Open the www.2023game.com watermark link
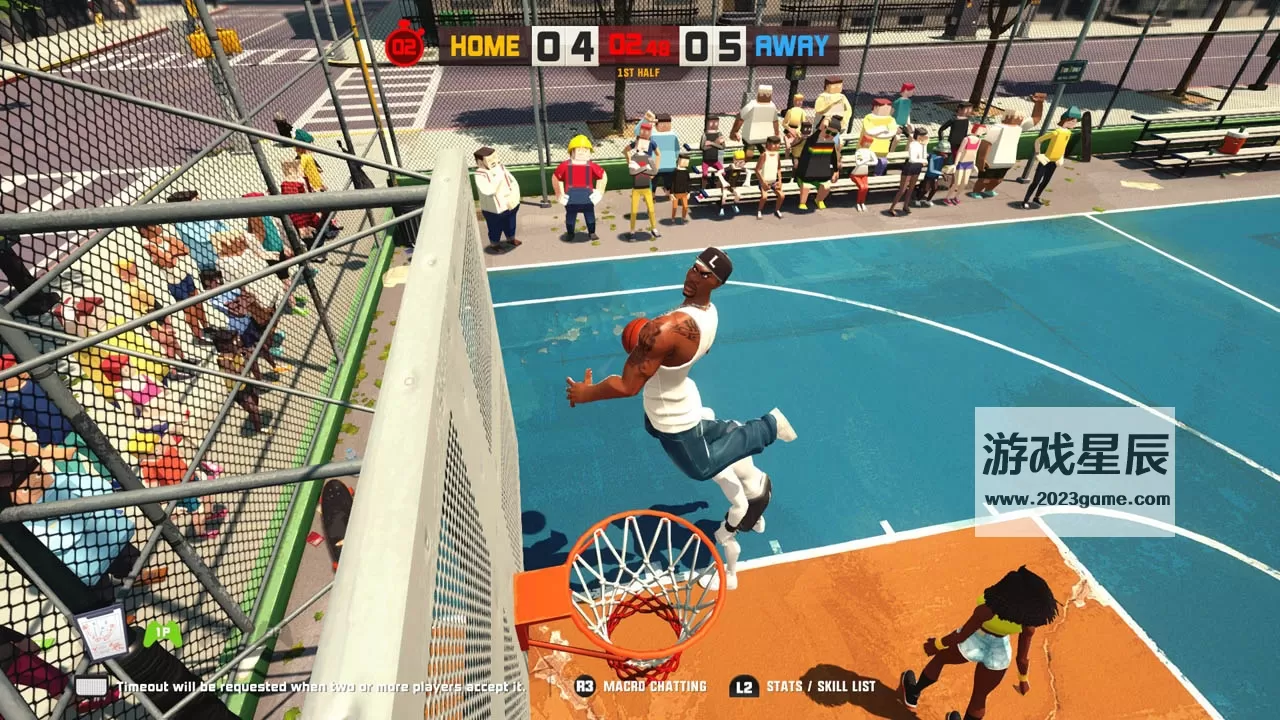The width and height of the screenshot is (1280, 720). click(1074, 499)
